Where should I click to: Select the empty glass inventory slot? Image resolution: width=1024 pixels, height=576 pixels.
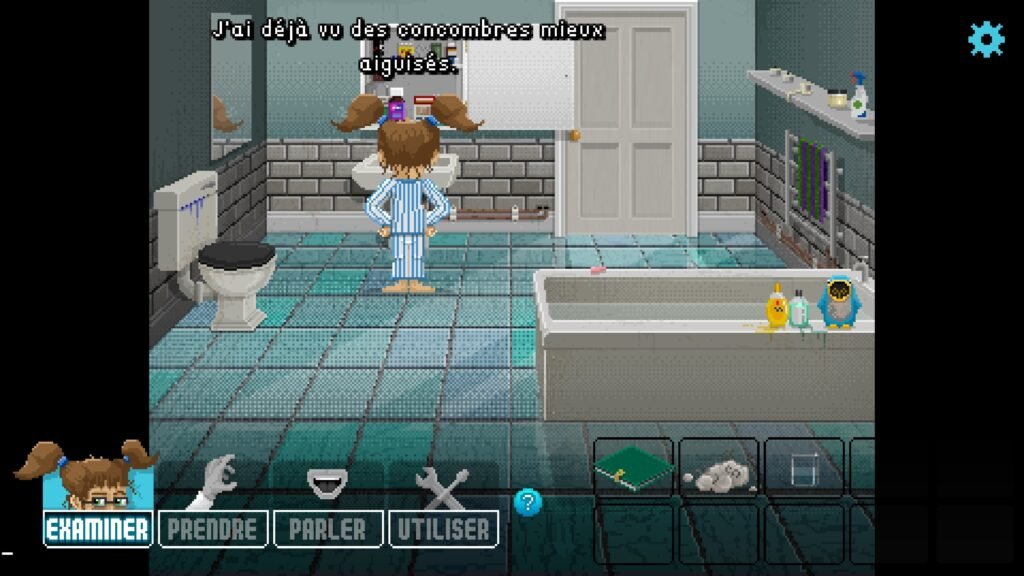coord(803,469)
